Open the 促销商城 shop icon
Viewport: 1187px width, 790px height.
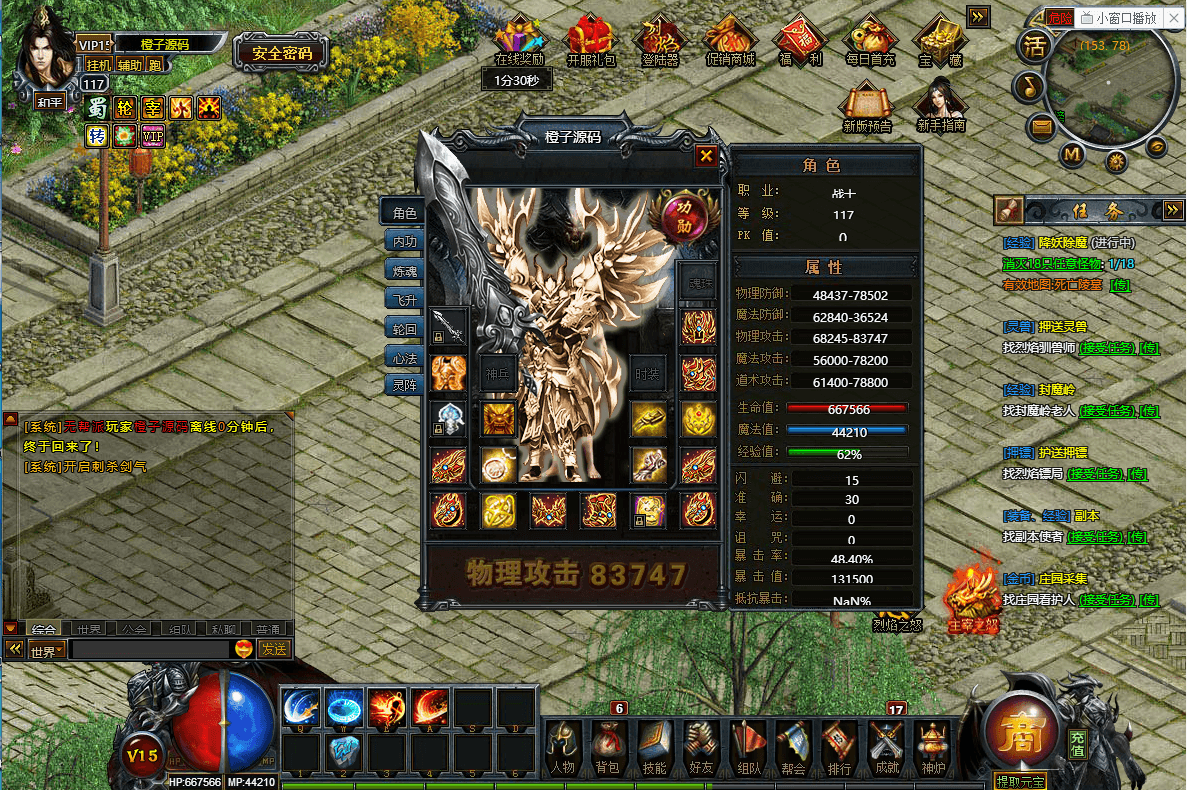click(x=730, y=40)
